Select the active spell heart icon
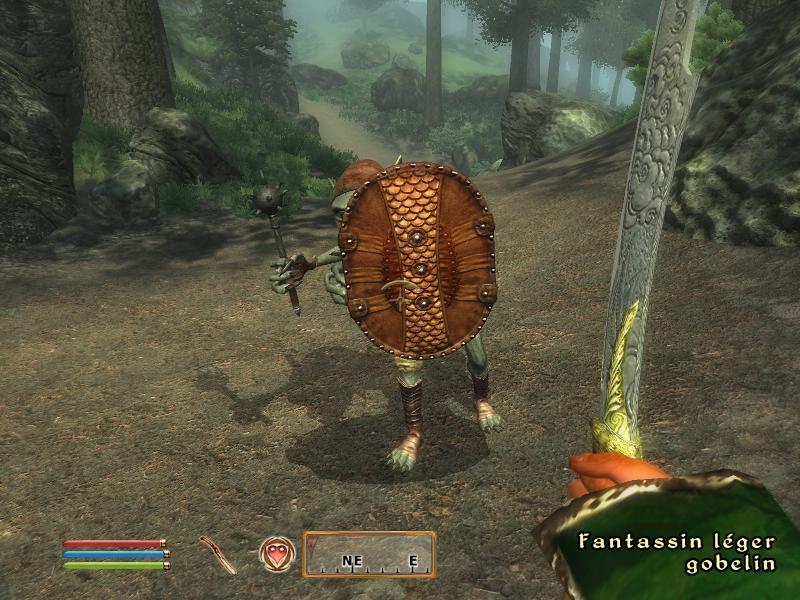The height and width of the screenshot is (600, 800). click(x=276, y=554)
